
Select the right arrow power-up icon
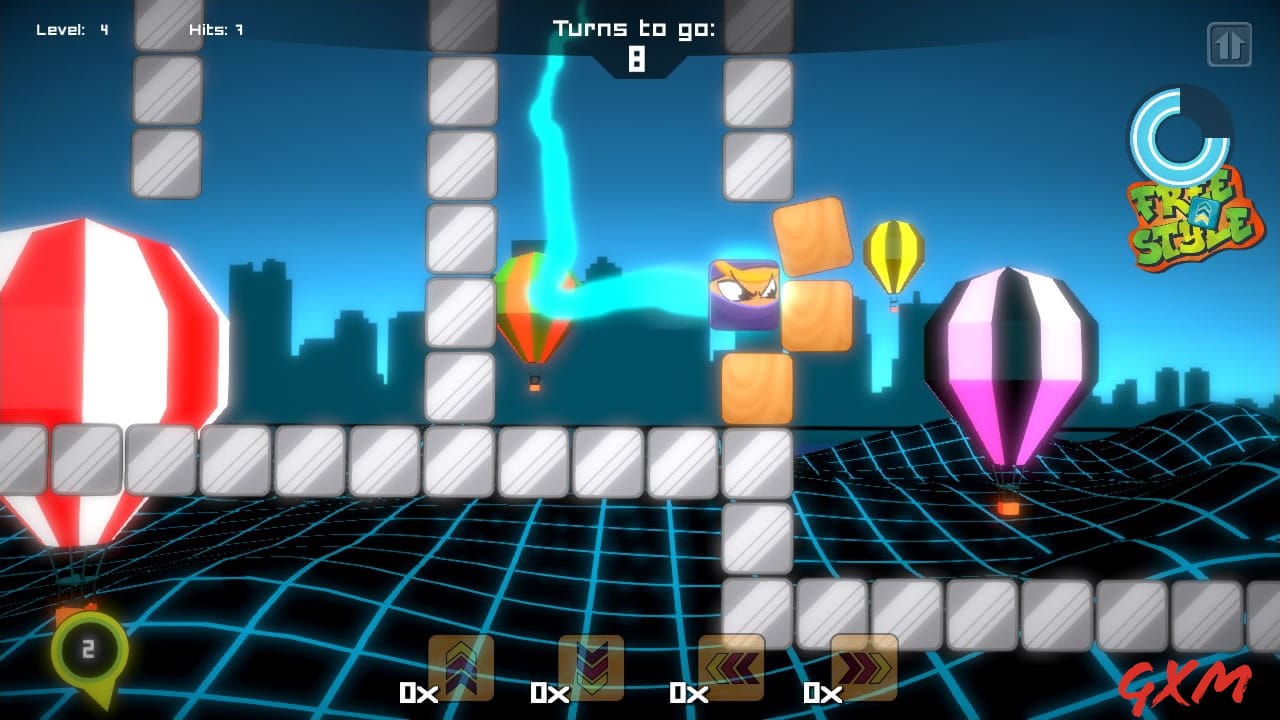[x=862, y=666]
